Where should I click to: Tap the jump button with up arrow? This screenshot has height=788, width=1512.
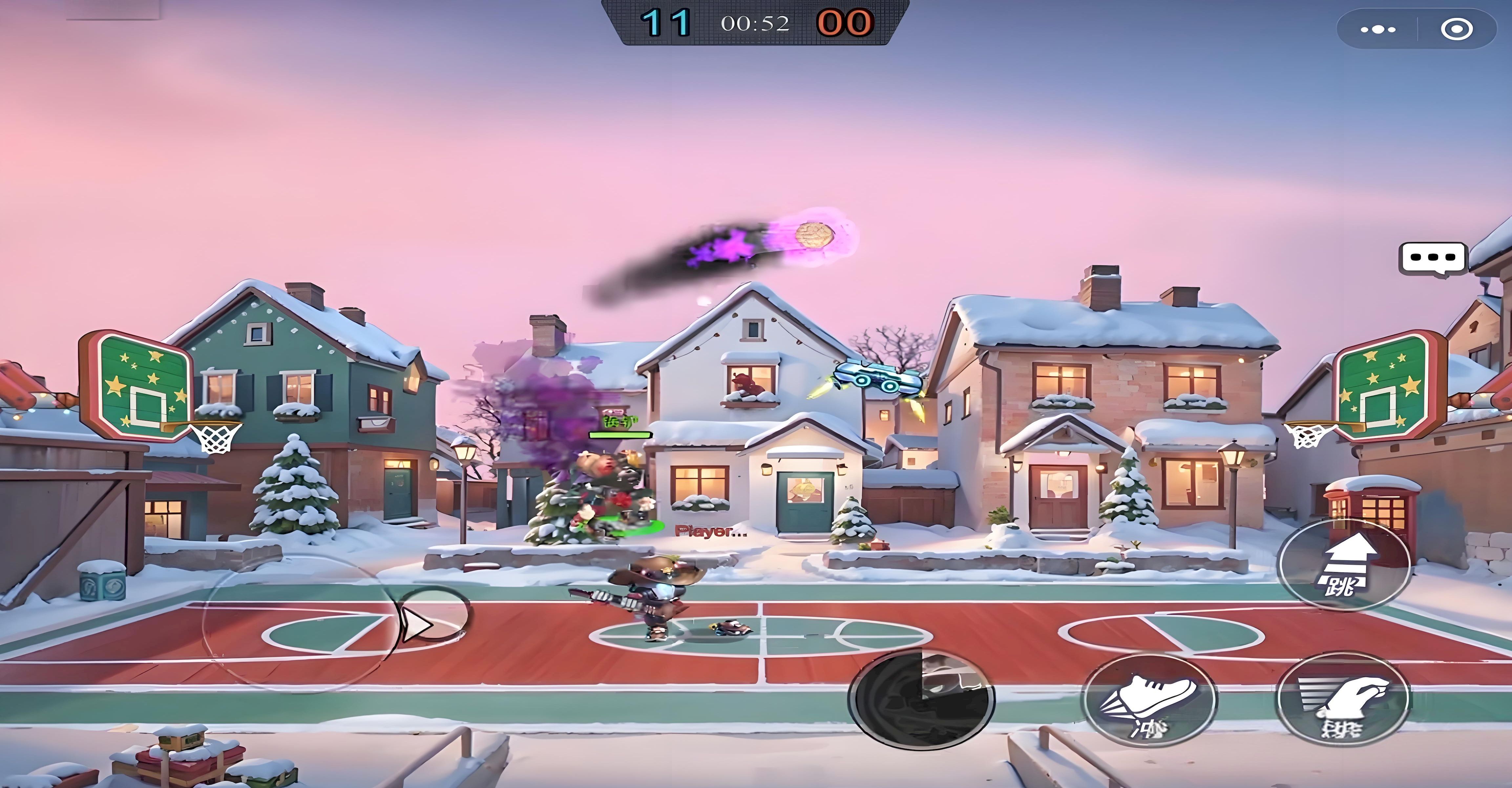point(1344,565)
